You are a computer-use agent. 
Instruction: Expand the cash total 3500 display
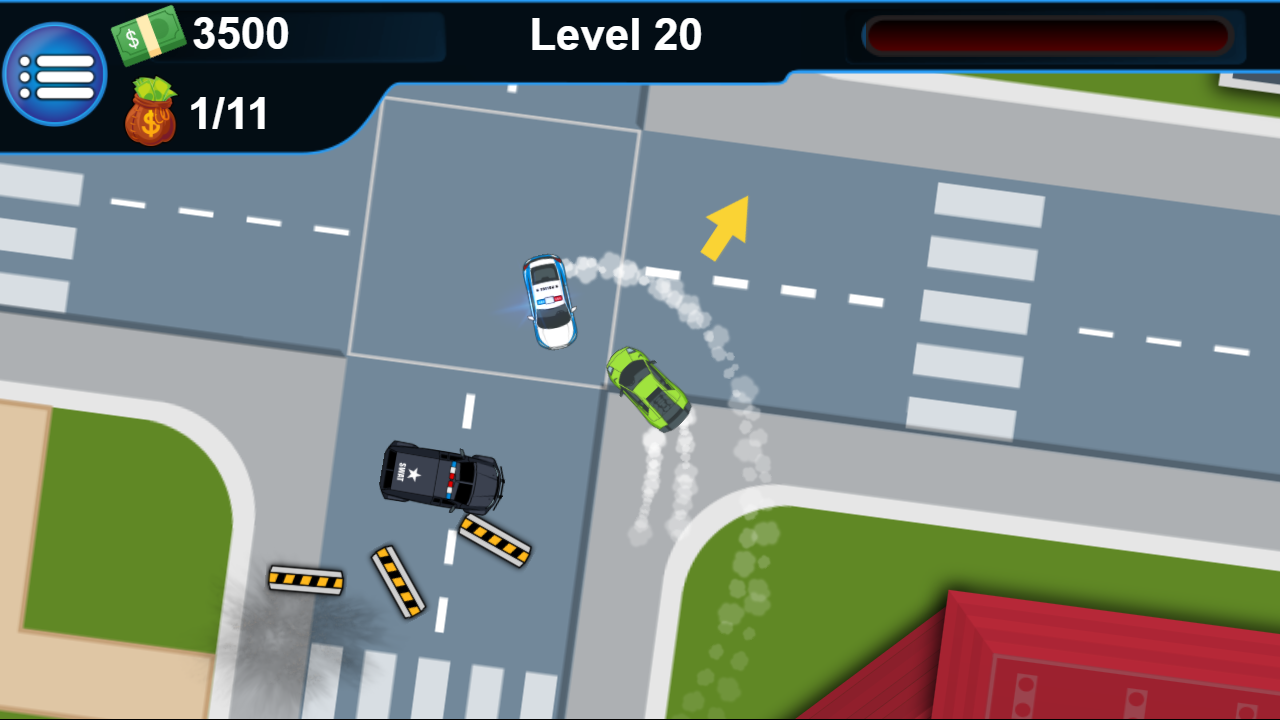tap(240, 33)
